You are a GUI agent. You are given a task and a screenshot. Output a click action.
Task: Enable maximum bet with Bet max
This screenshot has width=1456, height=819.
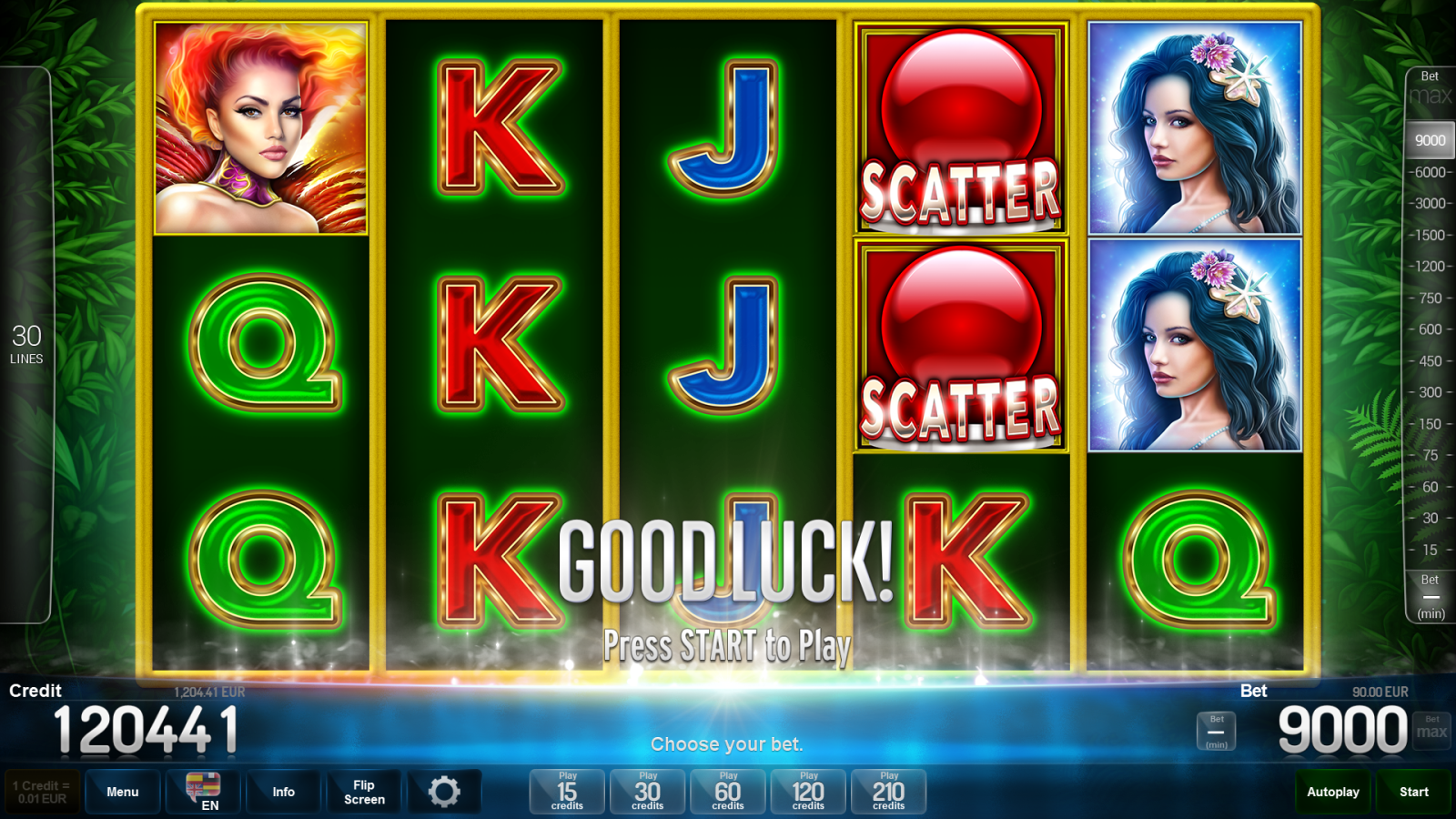tap(1431, 728)
